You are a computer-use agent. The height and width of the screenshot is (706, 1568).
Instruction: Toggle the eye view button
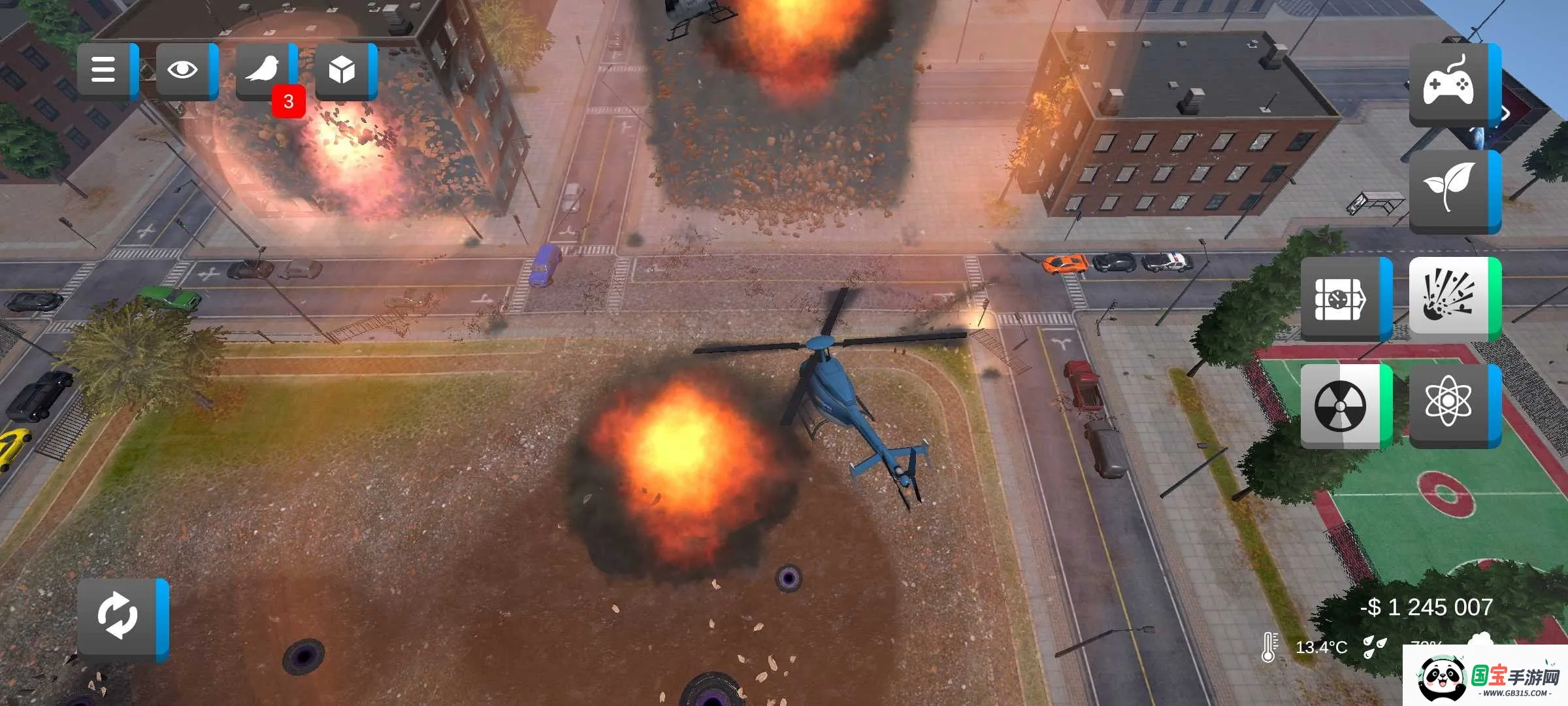(x=184, y=70)
